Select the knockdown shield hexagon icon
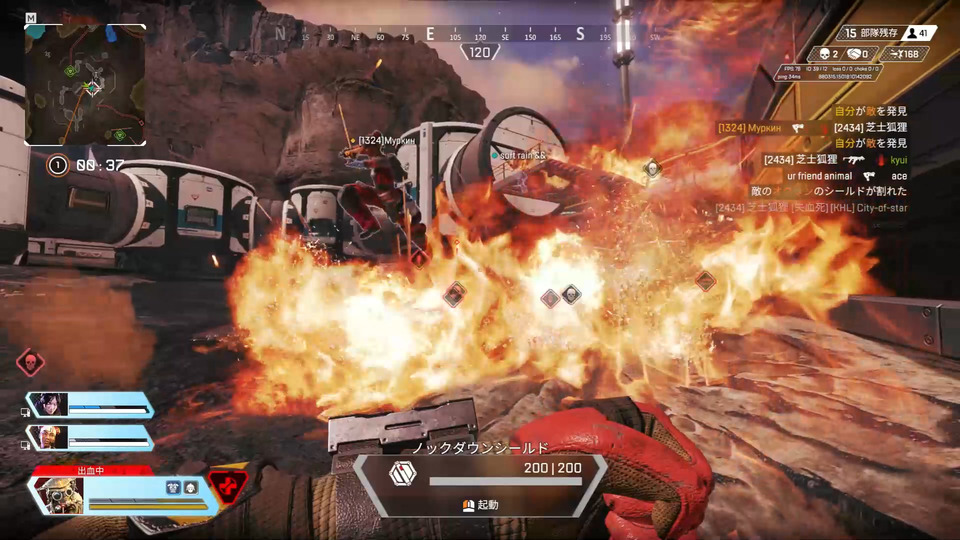This screenshot has width=960, height=540. pos(403,473)
